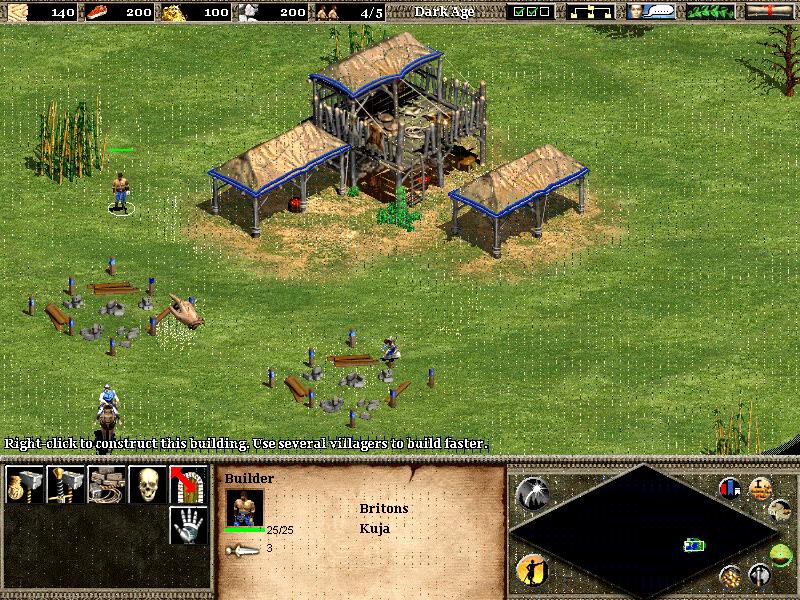Toggle the red-and-blue banner button

732,489
